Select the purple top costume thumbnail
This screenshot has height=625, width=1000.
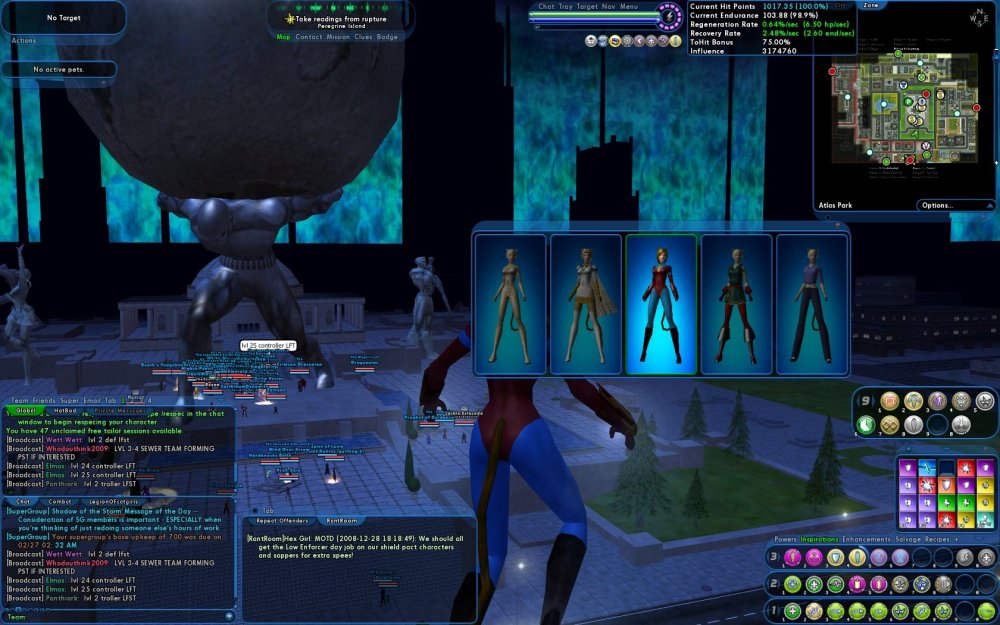(811, 304)
